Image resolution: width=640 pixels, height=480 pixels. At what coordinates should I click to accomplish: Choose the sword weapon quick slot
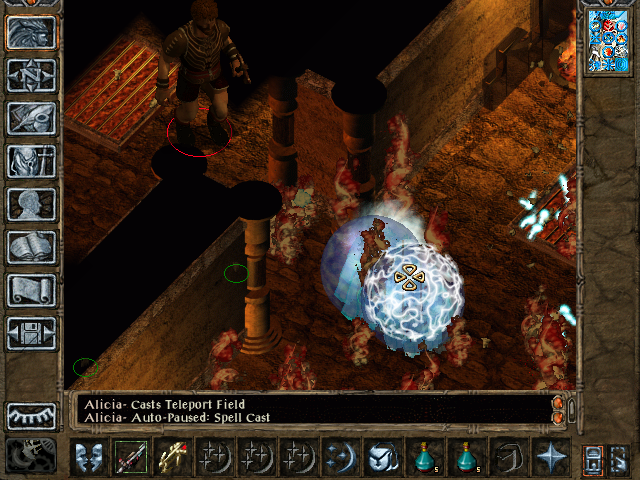(130, 457)
